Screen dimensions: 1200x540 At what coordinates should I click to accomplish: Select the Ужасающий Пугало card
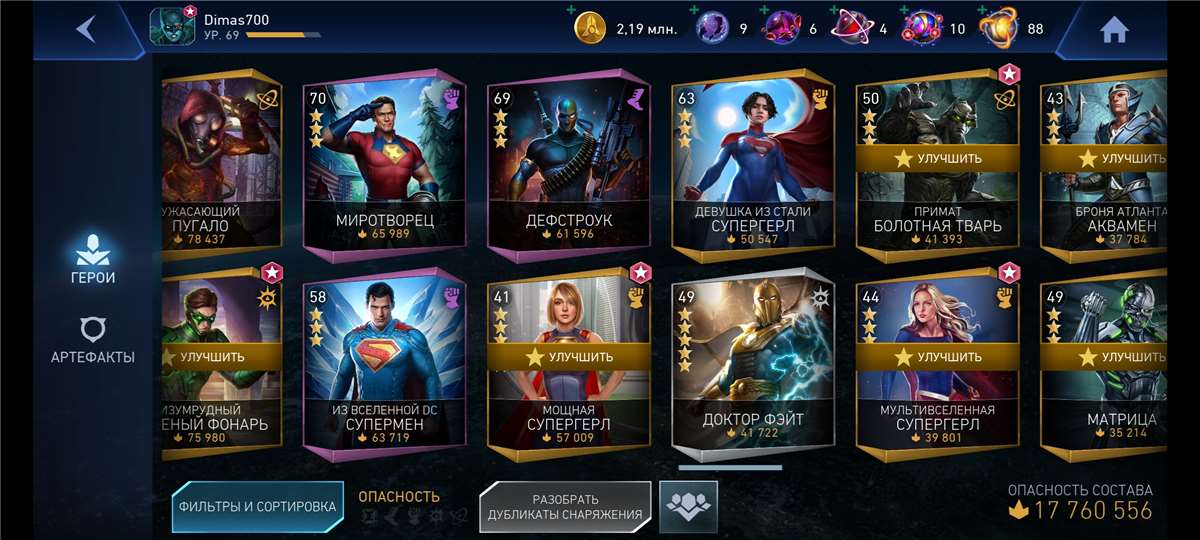point(222,165)
